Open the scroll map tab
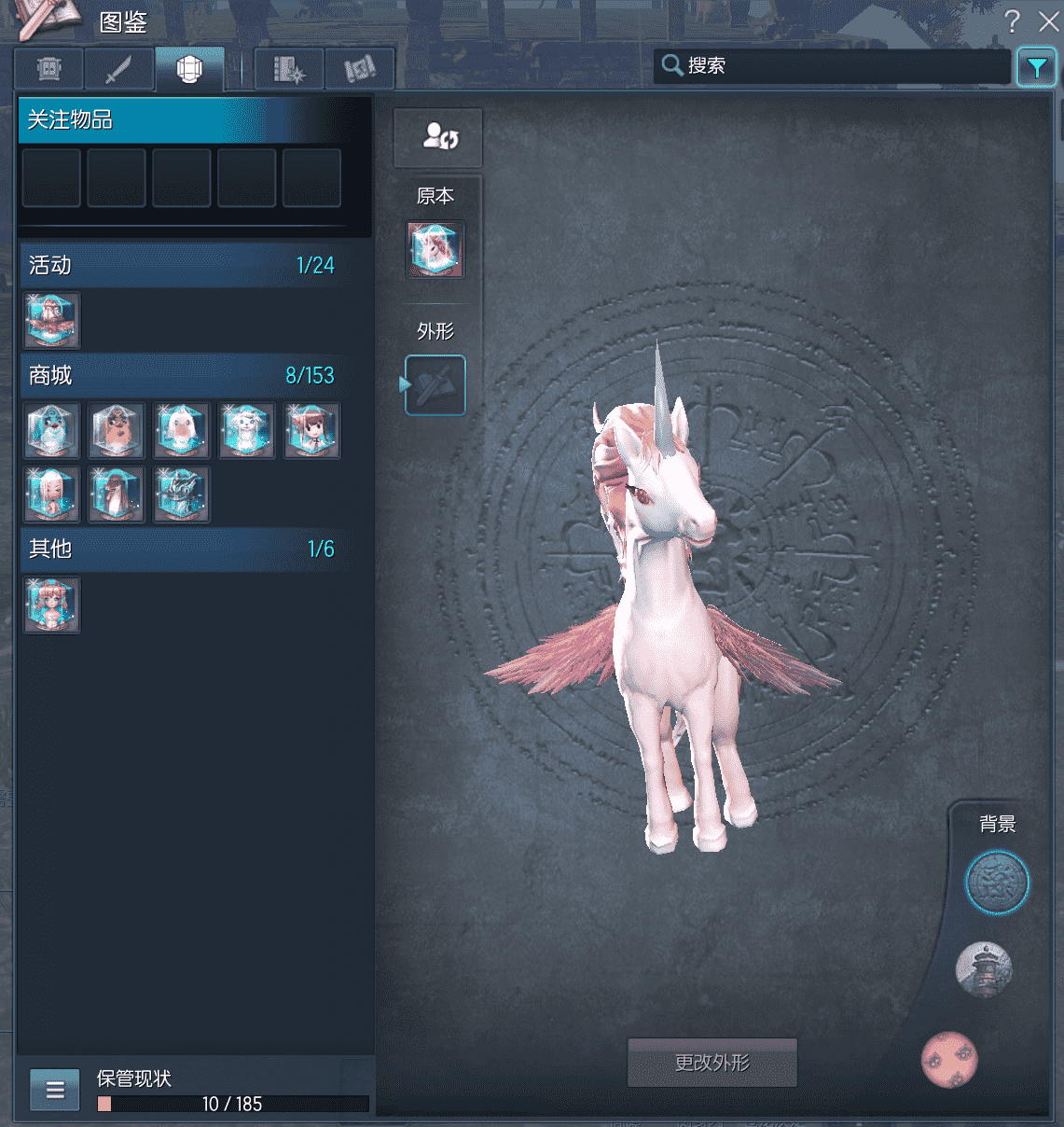Screen dimensions: 1064x1127 pos(359,69)
